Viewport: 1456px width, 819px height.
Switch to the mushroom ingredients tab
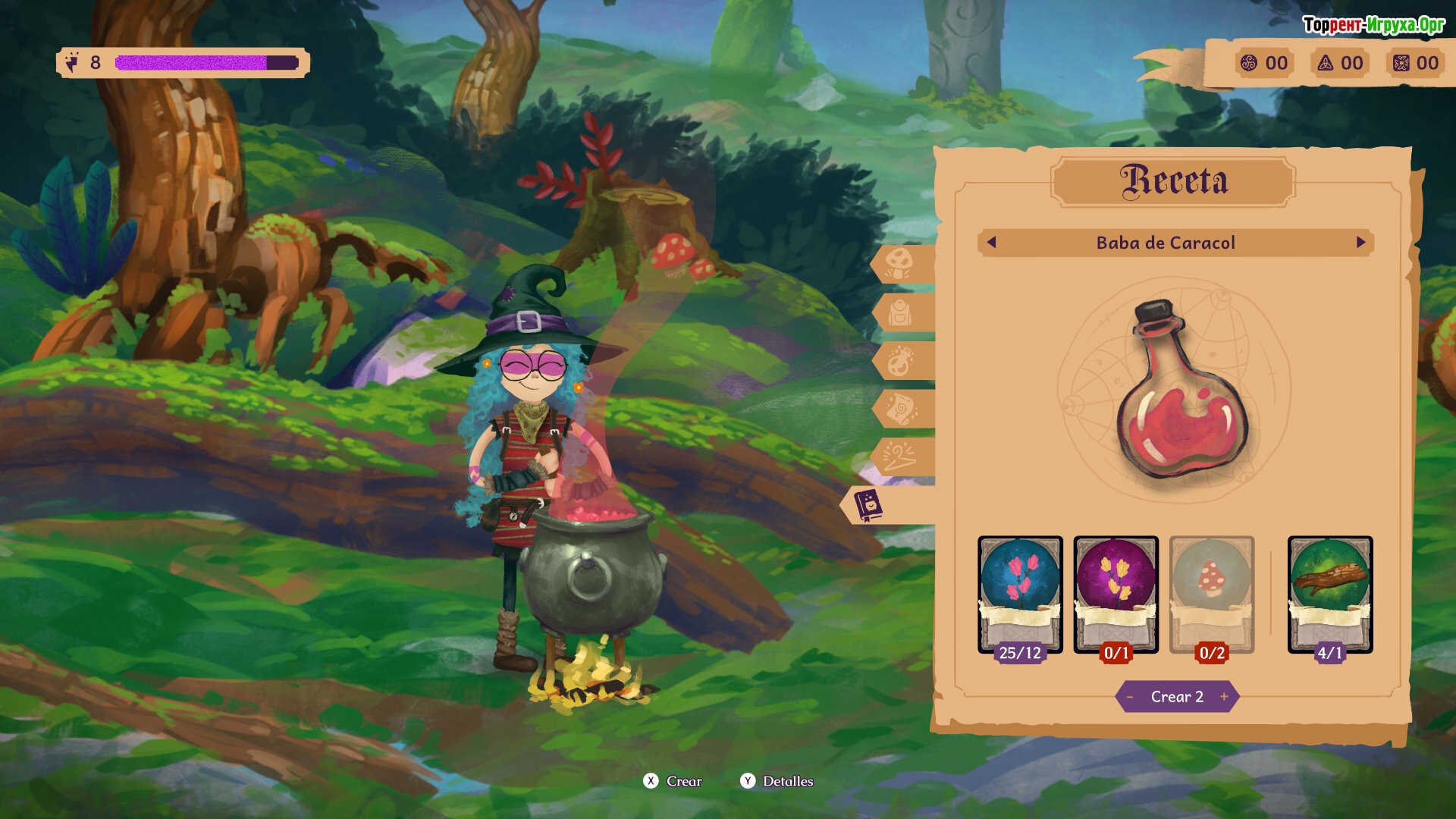(x=899, y=263)
